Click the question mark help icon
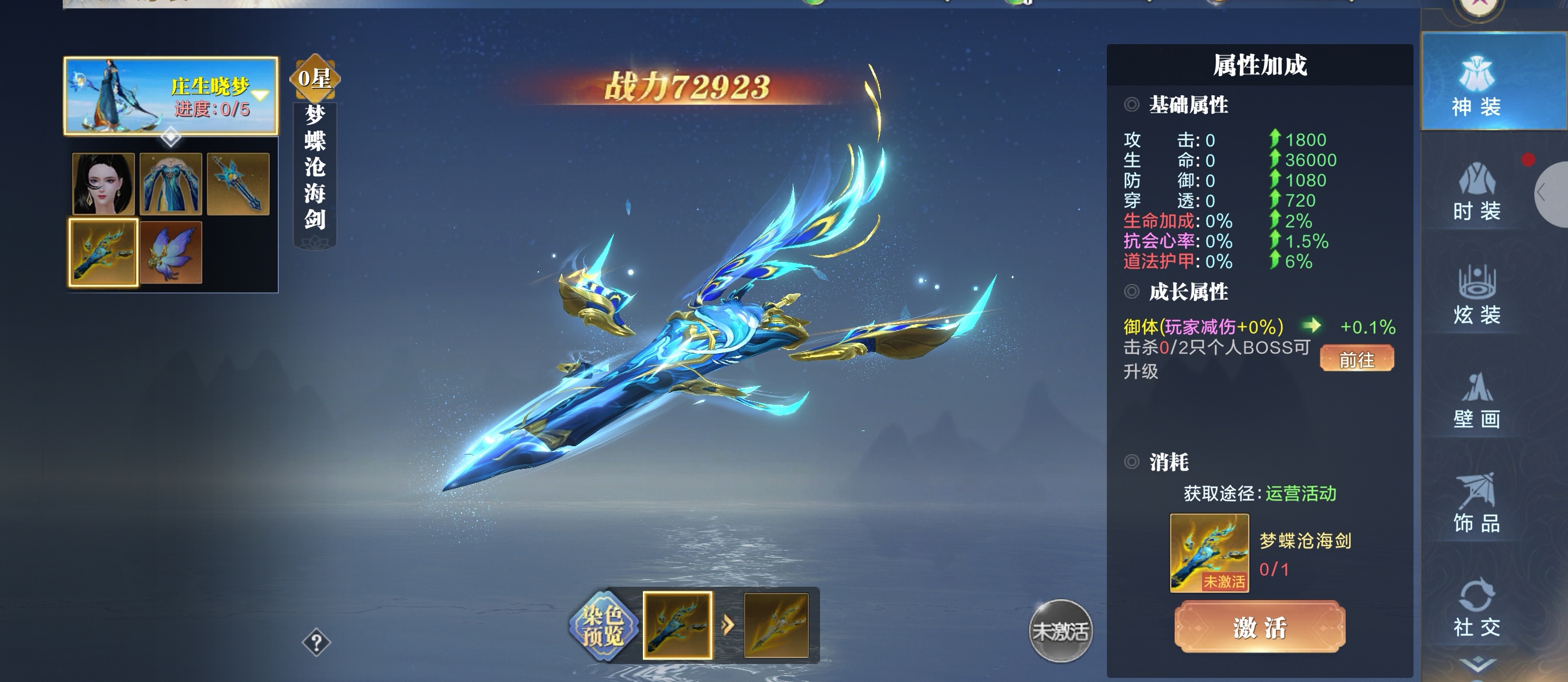 [317, 642]
